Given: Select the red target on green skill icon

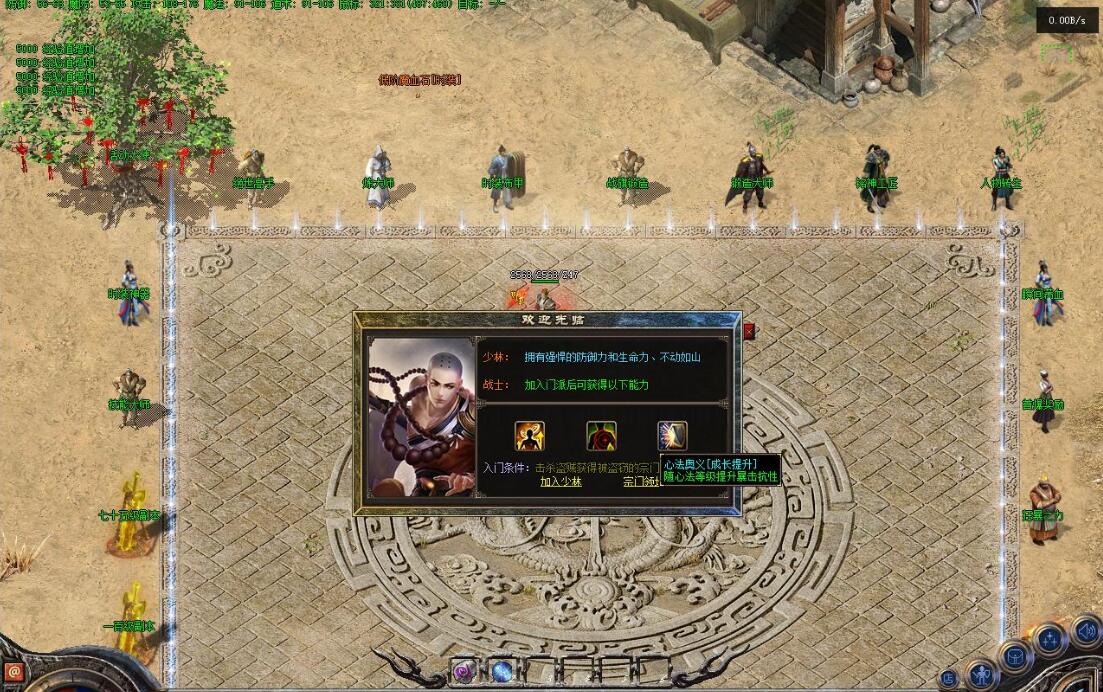Looking at the screenshot, I should [601, 436].
